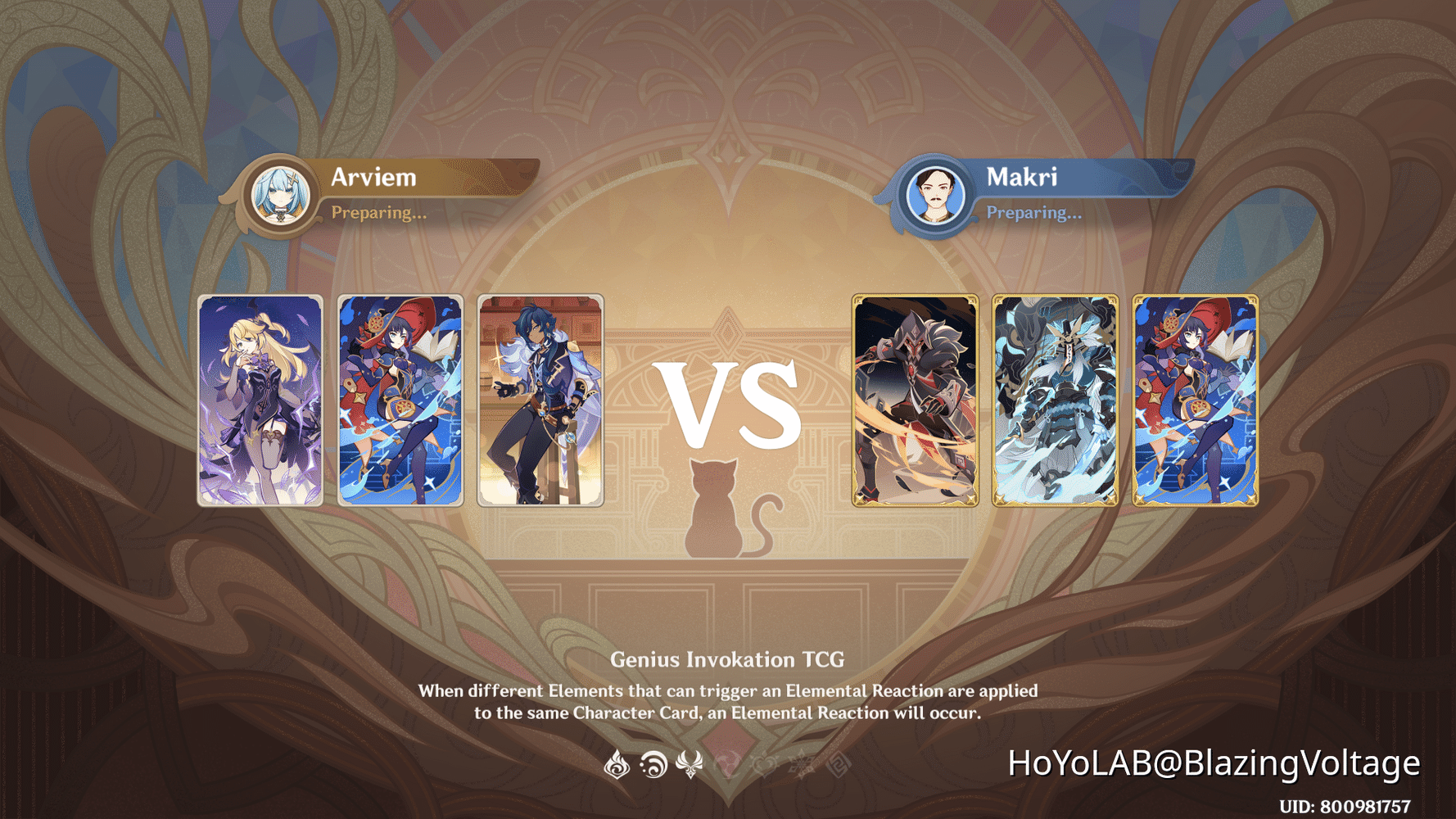
Task: Expand Arviem's Preparing status banner
Action: (x=379, y=213)
